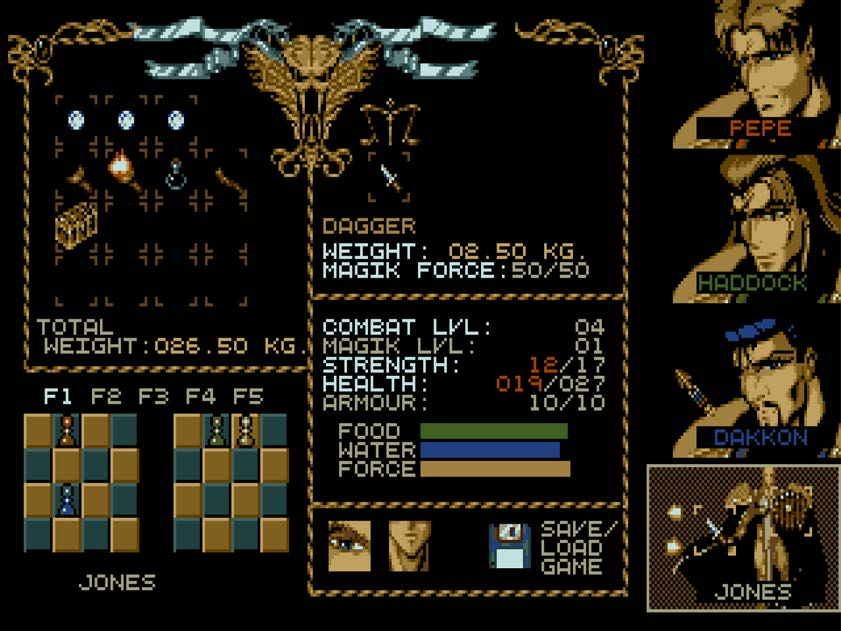The width and height of the screenshot is (841, 631).
Task: Click the mouth icon
Action: (x=409, y=546)
